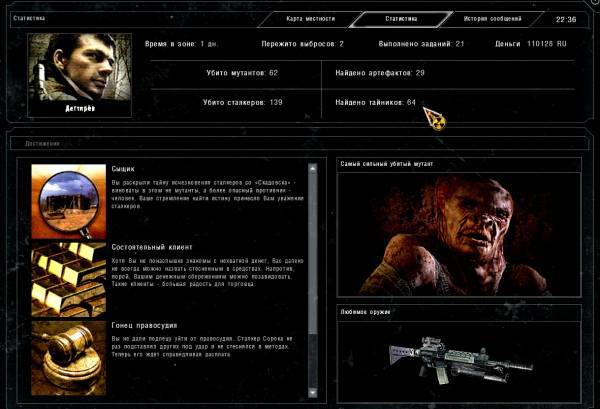
Task: Switch to the Статистика tab
Action: [400, 18]
